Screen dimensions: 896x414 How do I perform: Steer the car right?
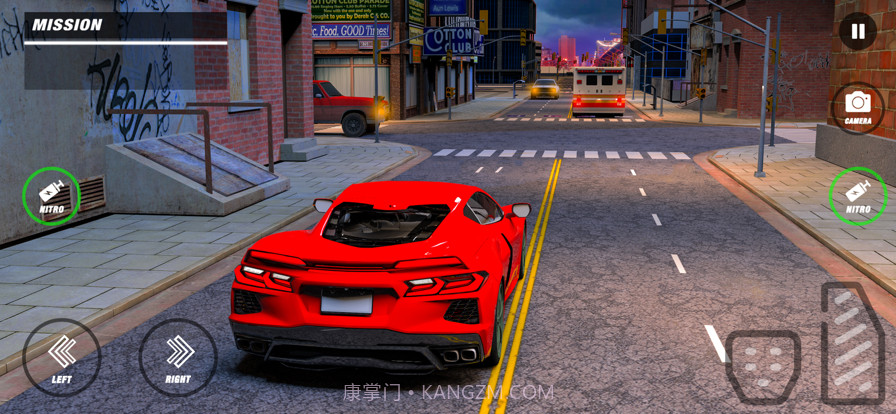click(x=178, y=357)
